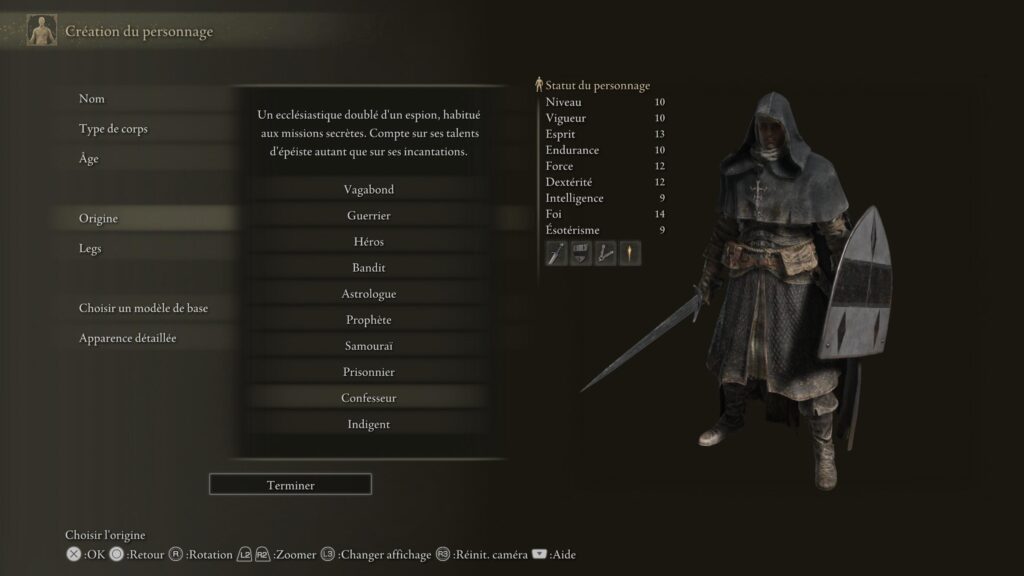Click the Terminer button
1024x576 pixels.
tap(290, 485)
